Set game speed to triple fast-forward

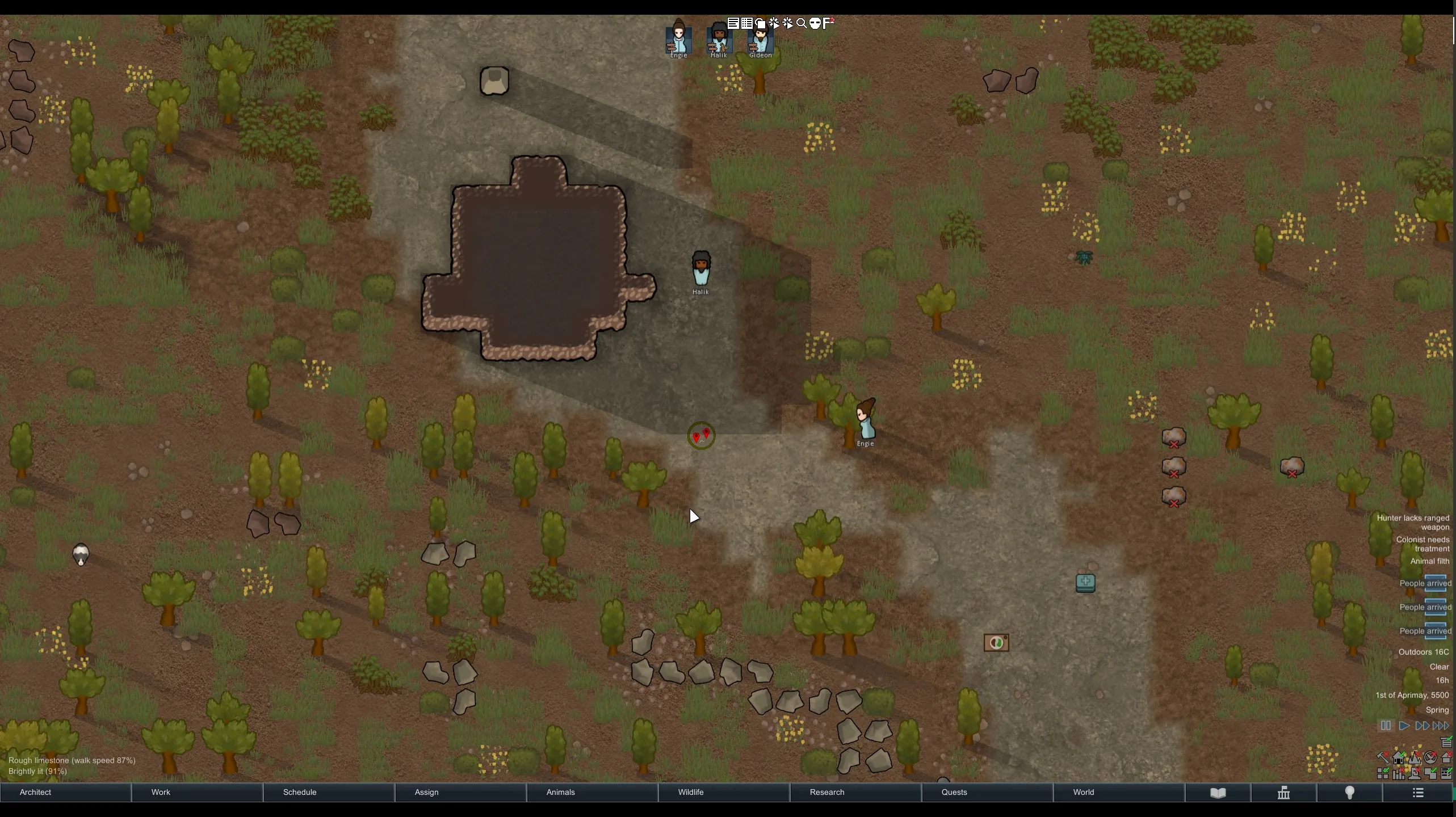pyautogui.click(x=1441, y=726)
